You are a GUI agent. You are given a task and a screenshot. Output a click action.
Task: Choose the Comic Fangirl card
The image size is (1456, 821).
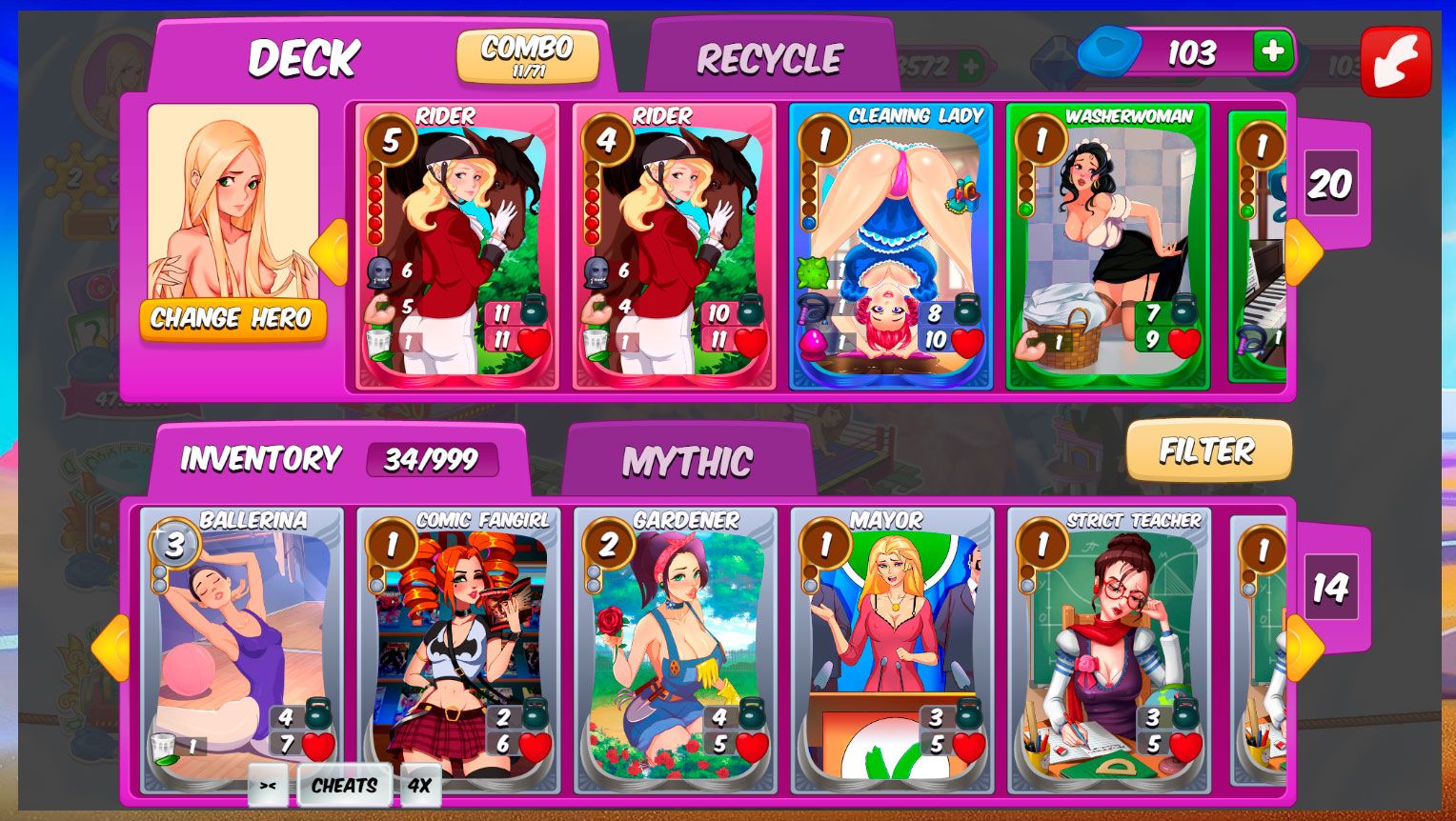458,648
